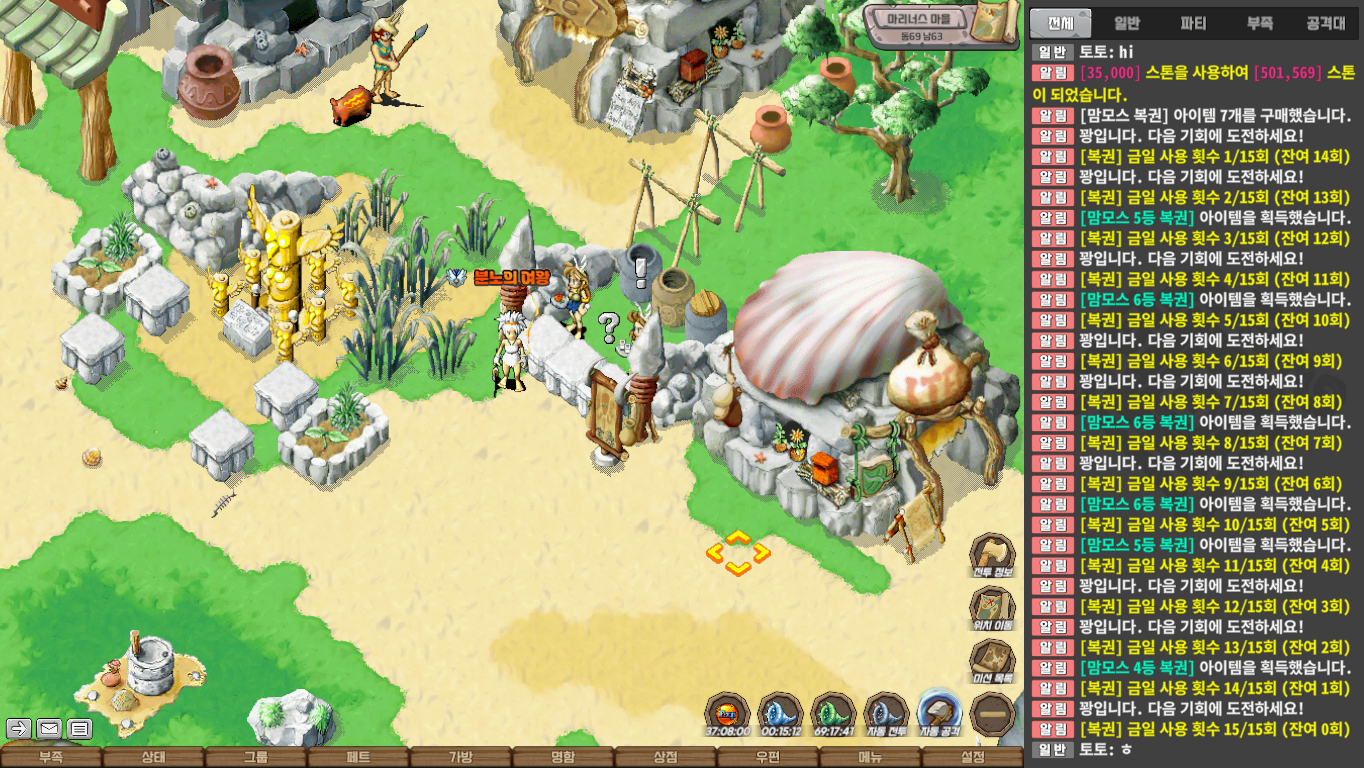Open the 그룹 menu
This screenshot has width=1364, height=768.
point(256,758)
